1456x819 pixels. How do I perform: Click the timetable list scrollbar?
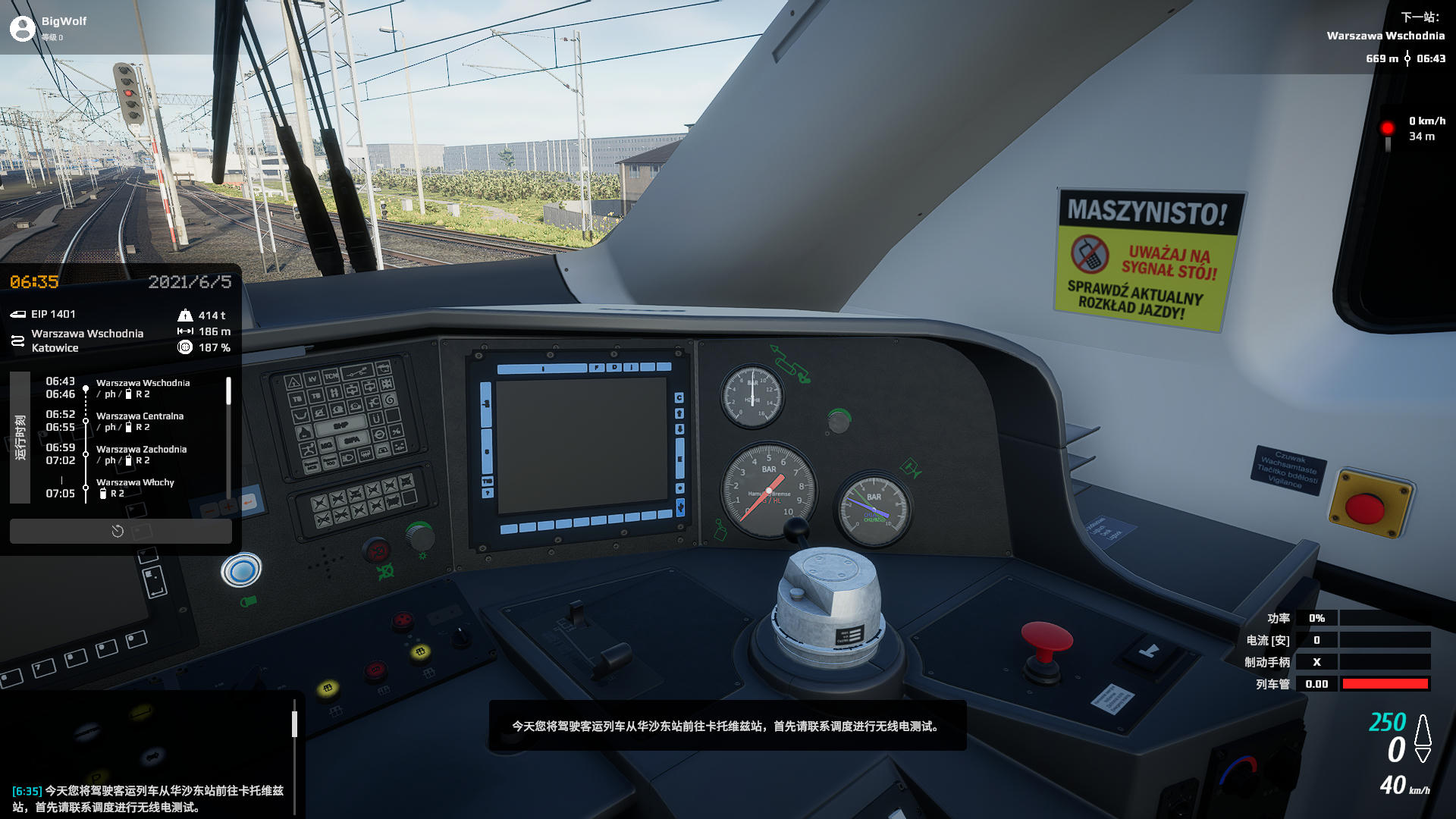pos(228,391)
